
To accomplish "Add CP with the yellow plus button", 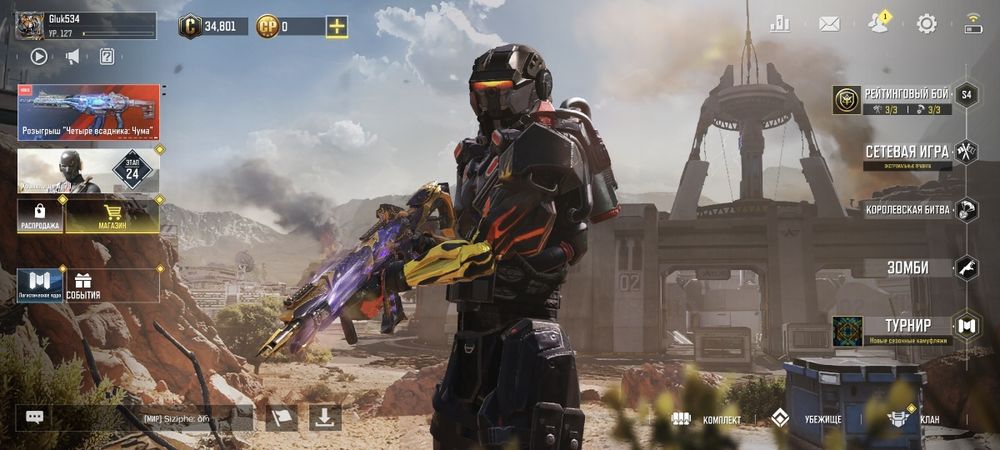I will click(337, 27).
